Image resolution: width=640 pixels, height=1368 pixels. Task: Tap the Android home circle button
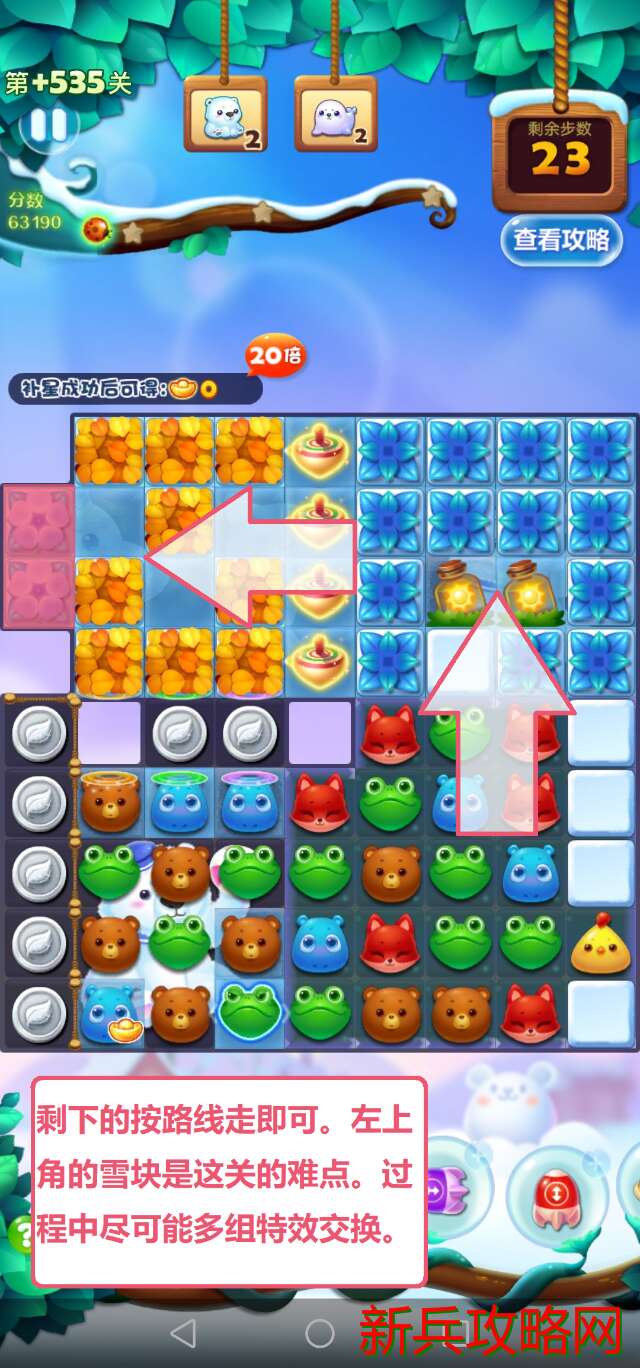pyautogui.click(x=320, y=1332)
